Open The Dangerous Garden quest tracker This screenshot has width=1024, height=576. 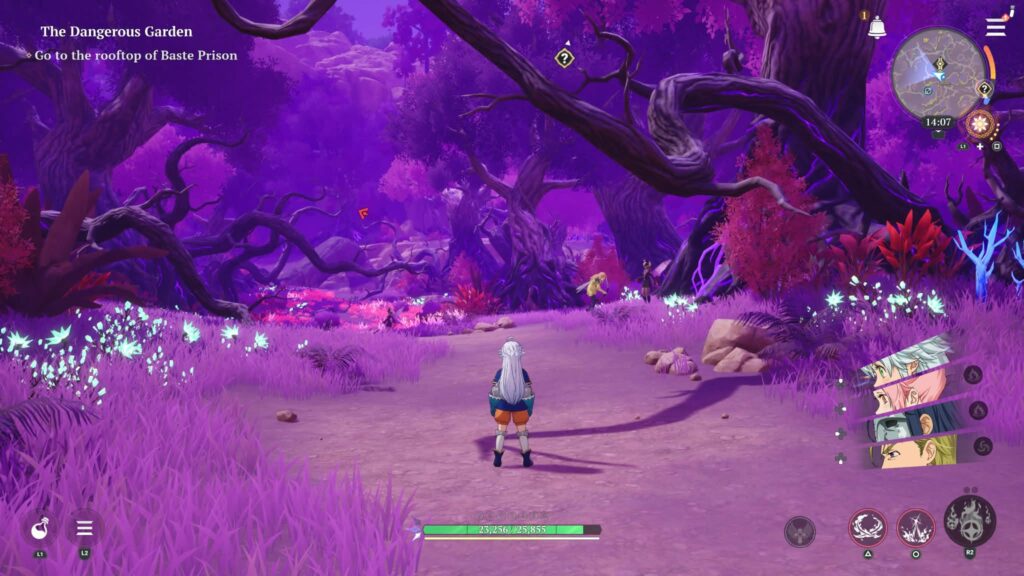pos(116,32)
